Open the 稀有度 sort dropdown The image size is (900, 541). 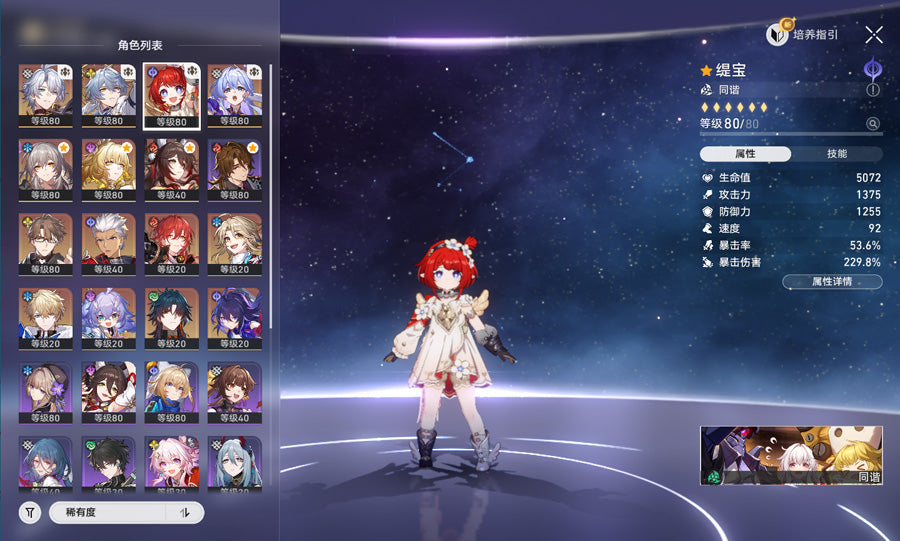pos(108,513)
